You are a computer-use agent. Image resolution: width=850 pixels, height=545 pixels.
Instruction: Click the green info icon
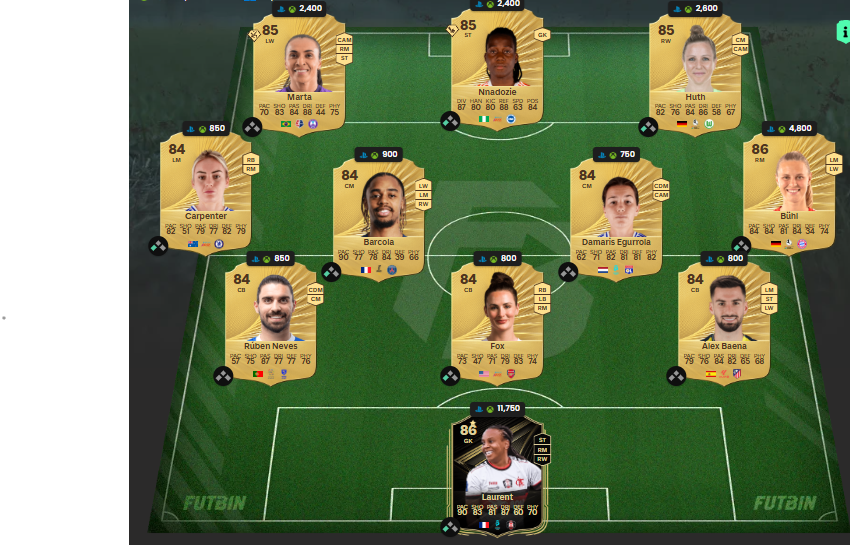click(842, 31)
